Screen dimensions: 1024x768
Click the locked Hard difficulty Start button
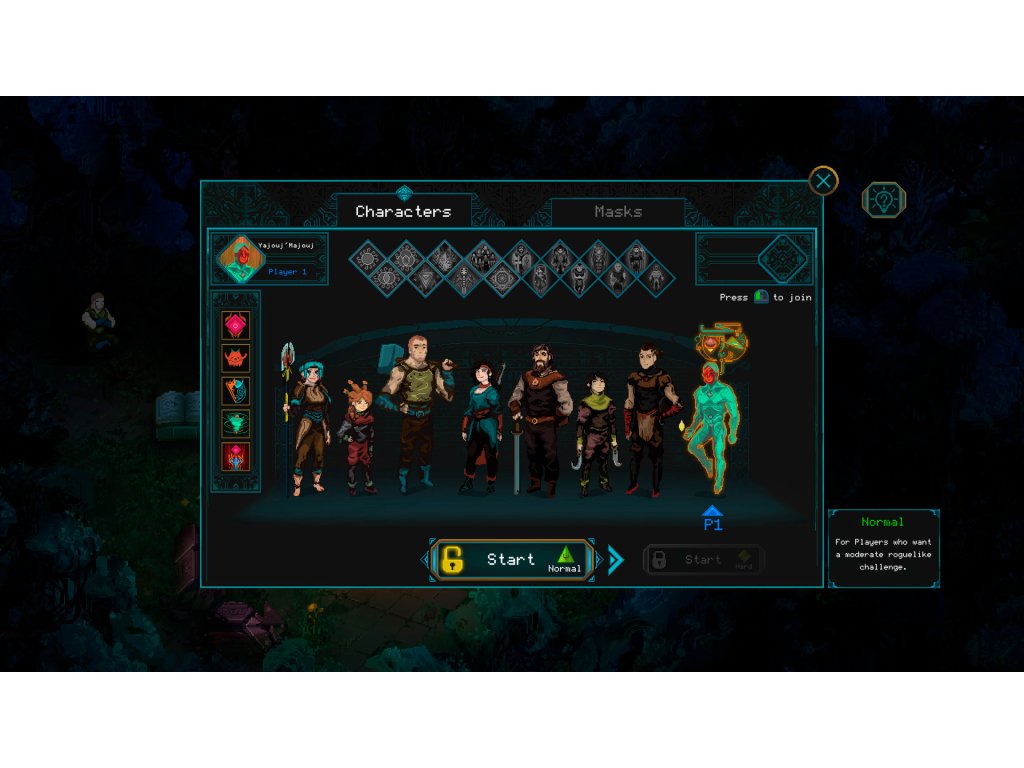(x=703, y=560)
